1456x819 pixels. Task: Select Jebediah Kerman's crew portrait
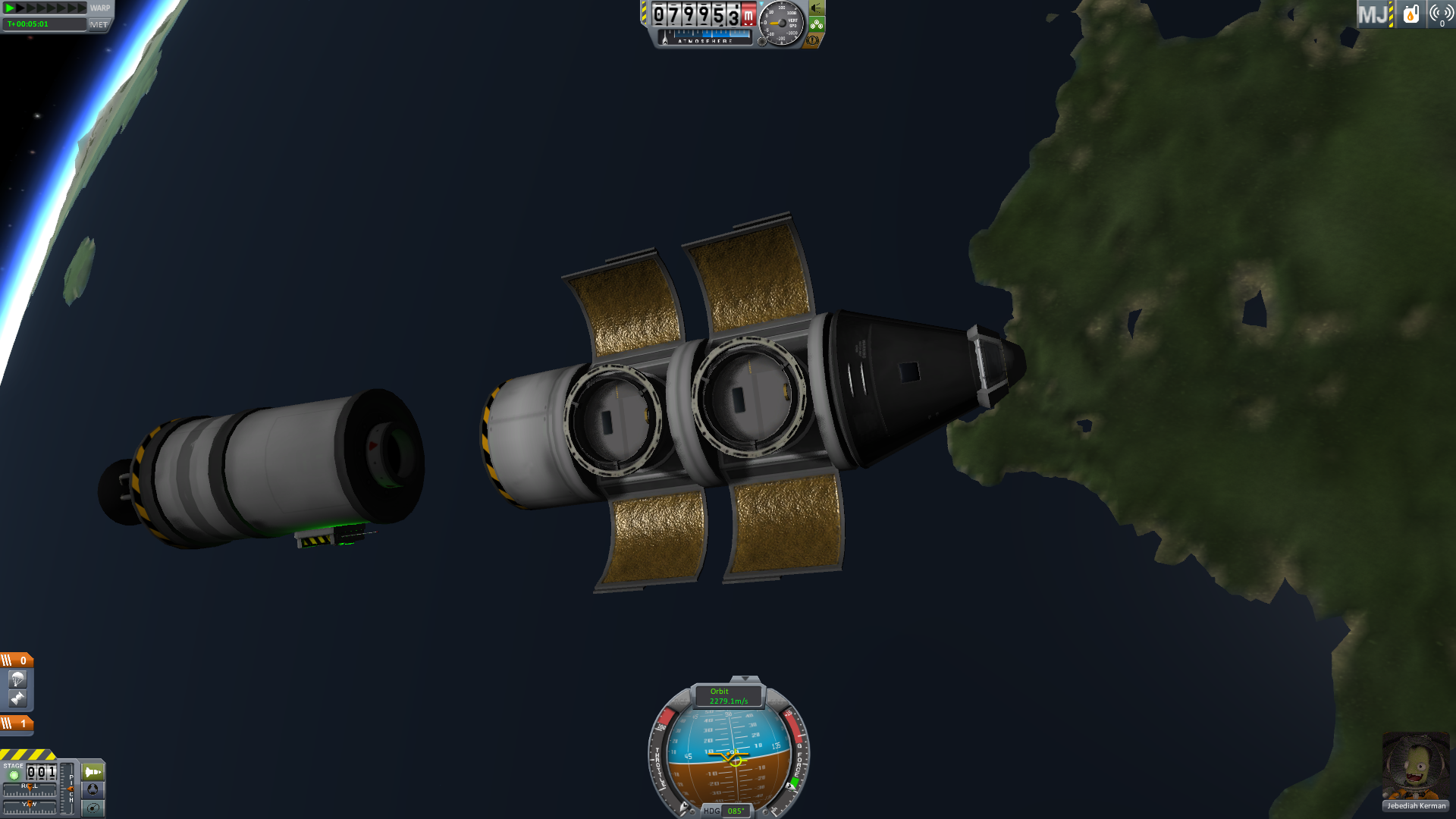[x=1415, y=766]
